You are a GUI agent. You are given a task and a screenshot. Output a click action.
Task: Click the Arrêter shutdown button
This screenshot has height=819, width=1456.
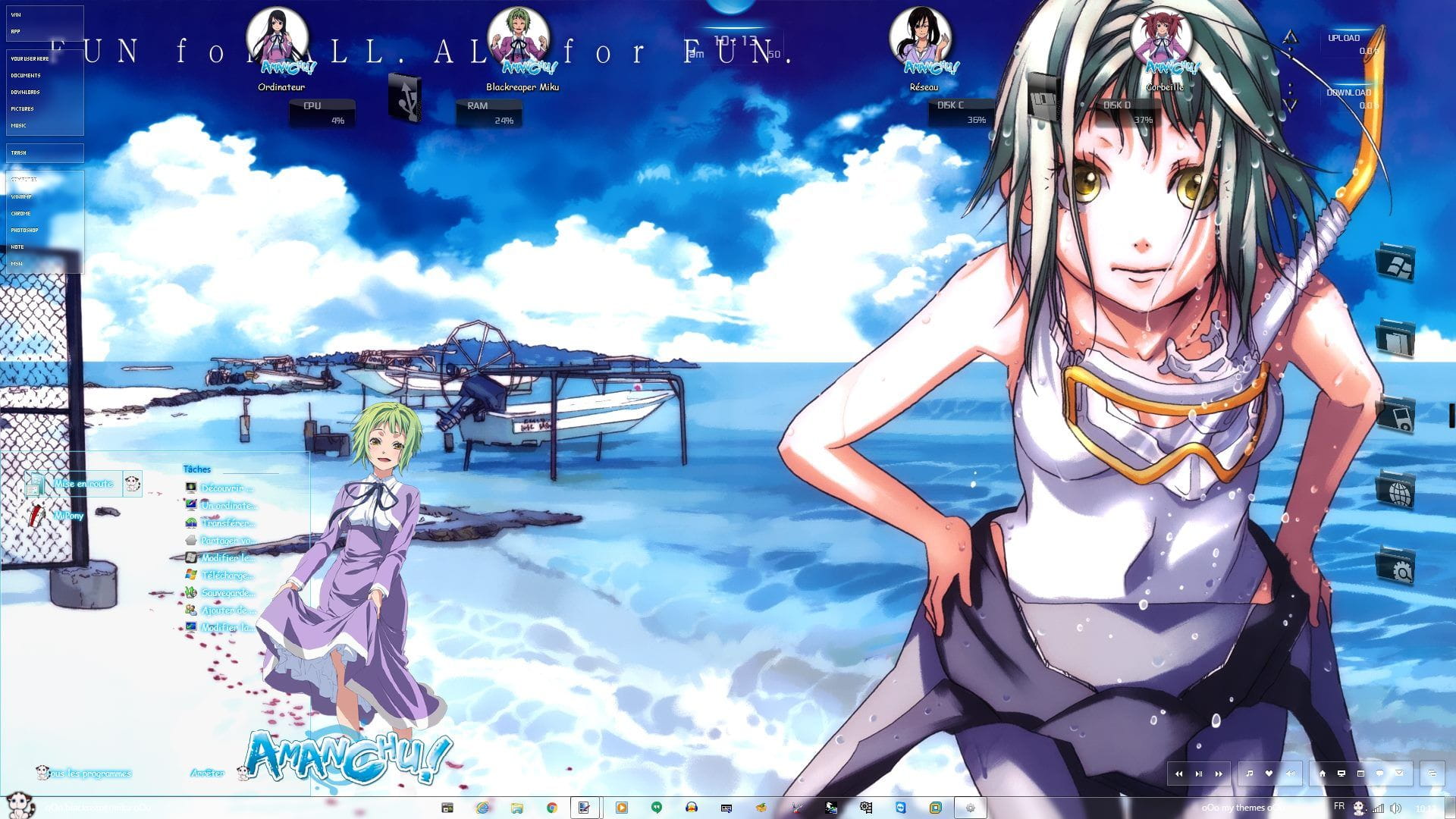pyautogui.click(x=207, y=773)
